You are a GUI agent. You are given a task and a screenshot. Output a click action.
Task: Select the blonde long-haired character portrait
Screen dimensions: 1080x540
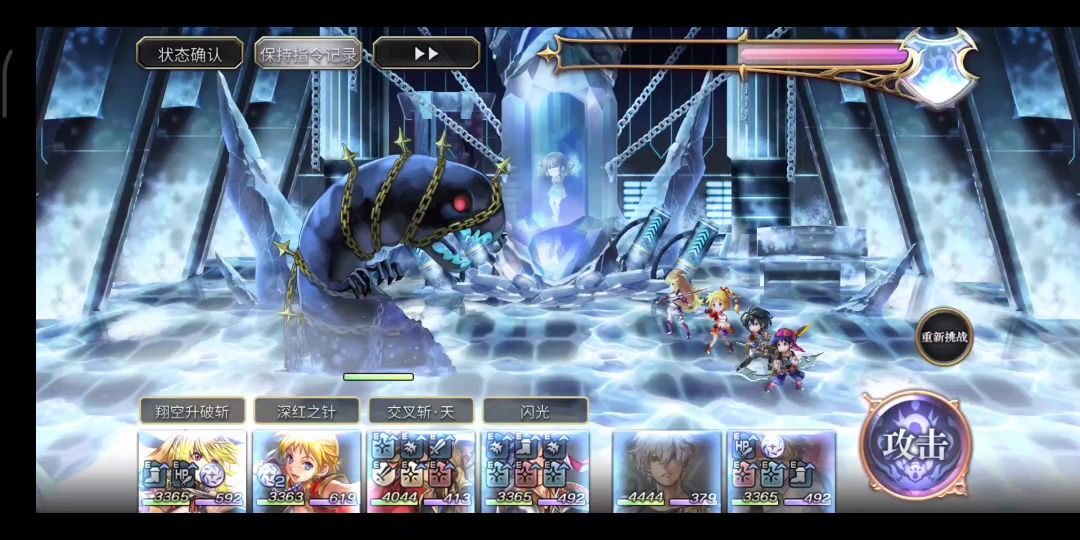[192, 470]
